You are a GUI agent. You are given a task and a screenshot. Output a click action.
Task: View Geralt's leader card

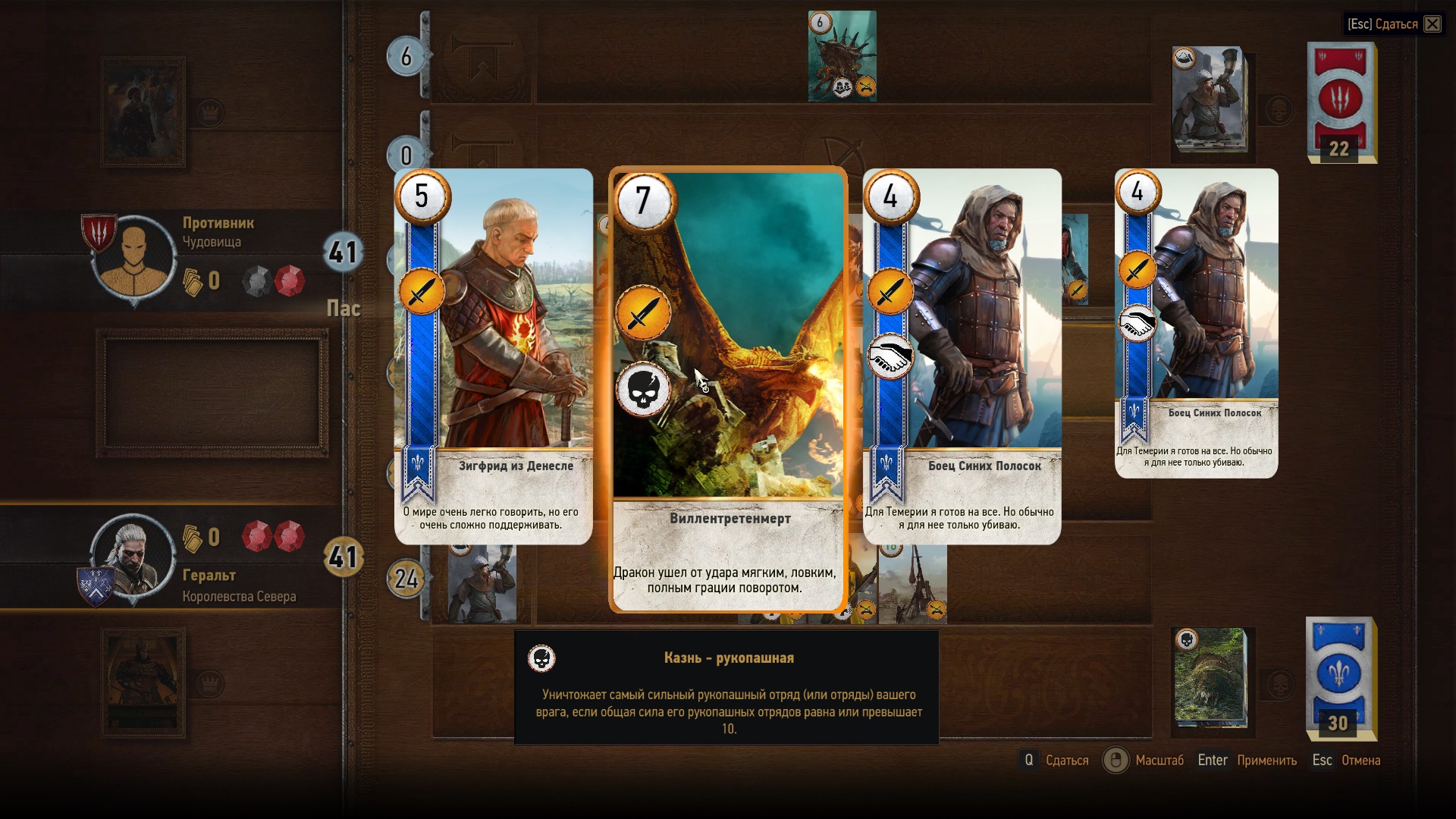pyautogui.click(x=143, y=683)
